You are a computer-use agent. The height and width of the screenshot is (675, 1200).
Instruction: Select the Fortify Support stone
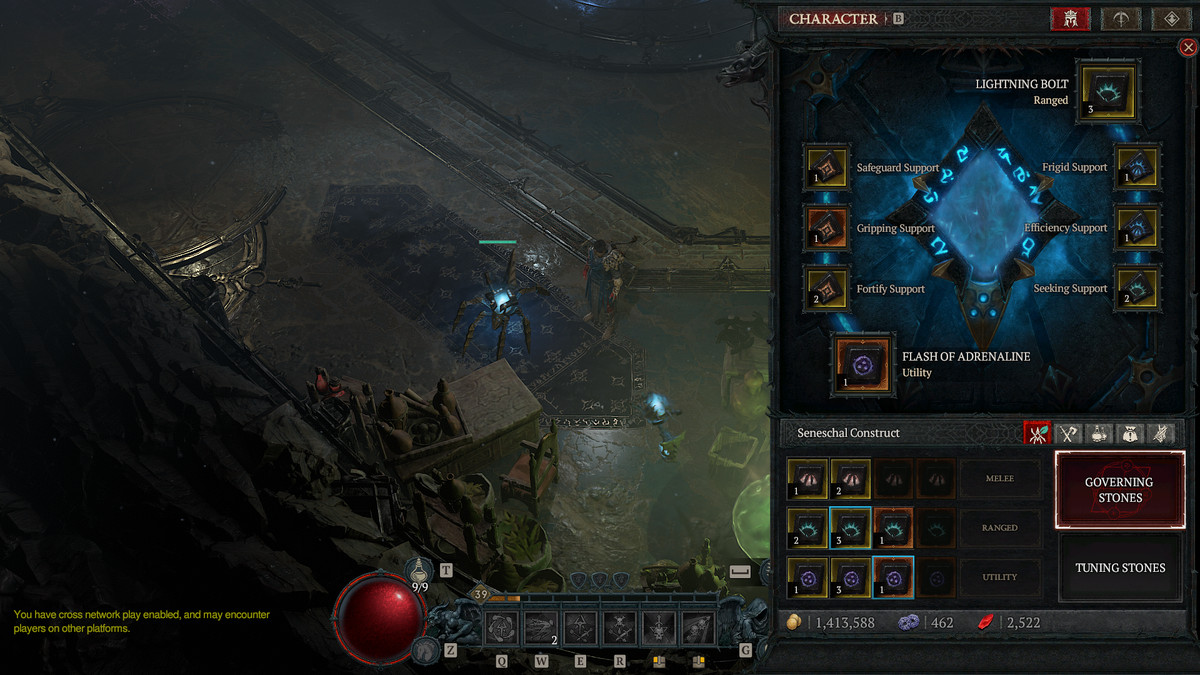pos(827,289)
